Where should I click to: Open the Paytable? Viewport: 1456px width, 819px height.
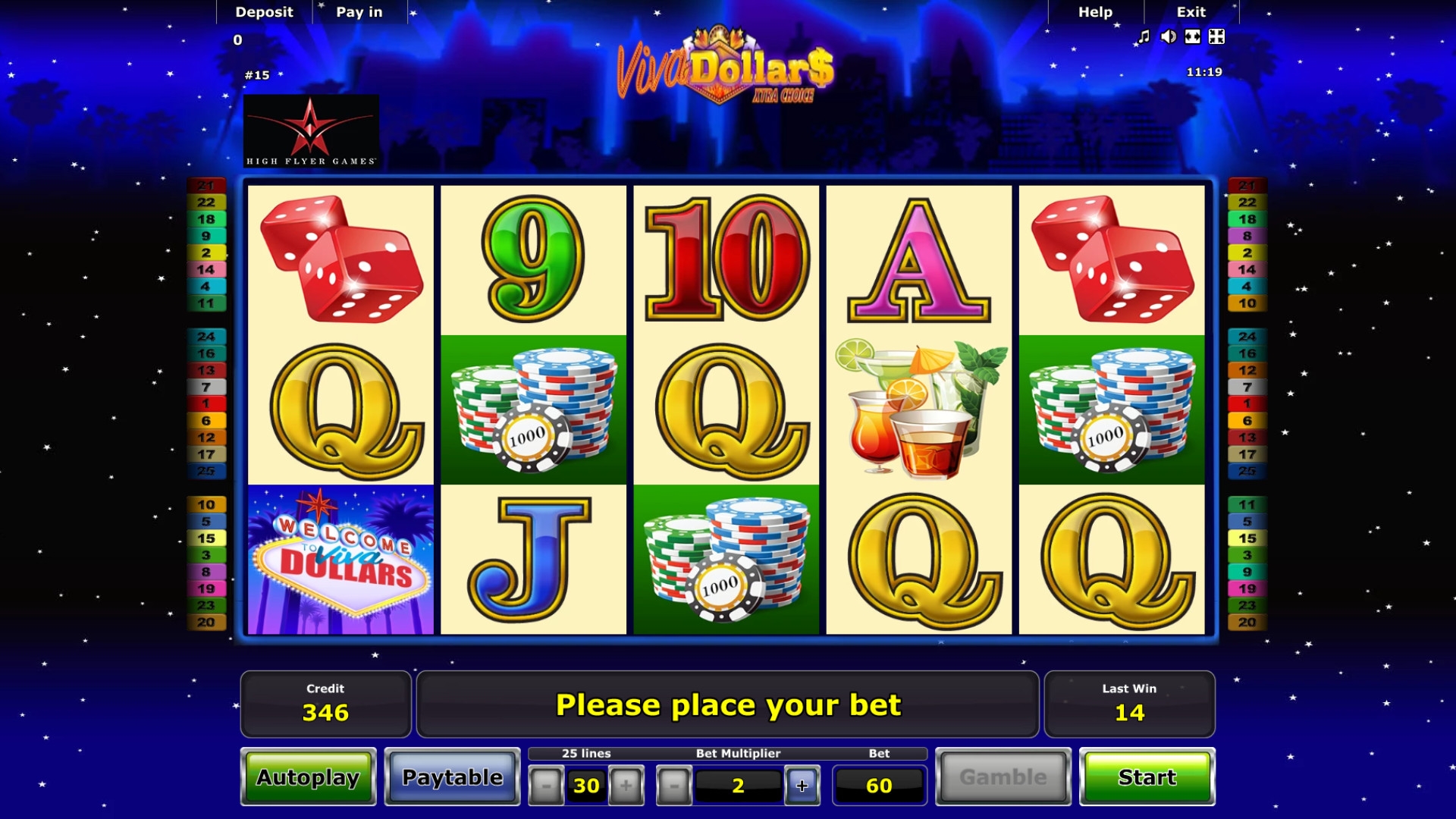(452, 777)
